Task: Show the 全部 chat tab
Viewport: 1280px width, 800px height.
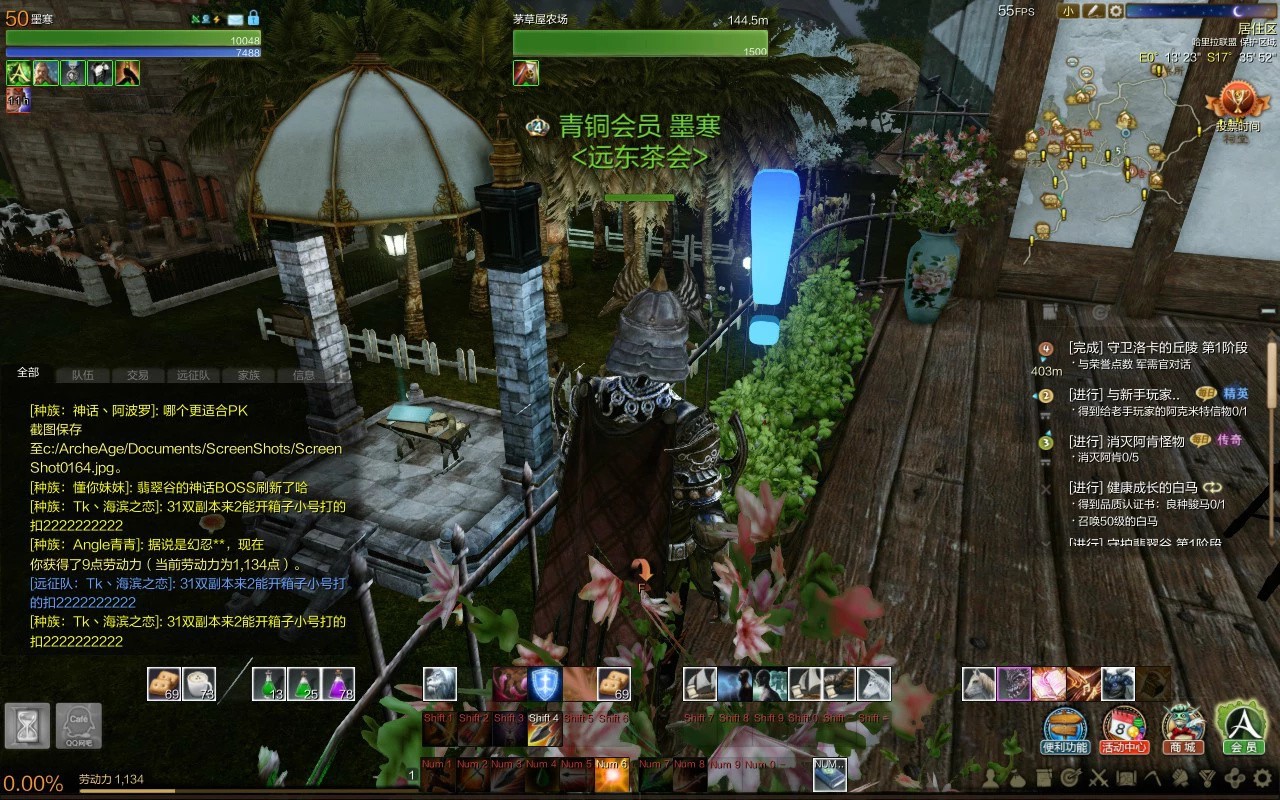Action: click(28, 372)
